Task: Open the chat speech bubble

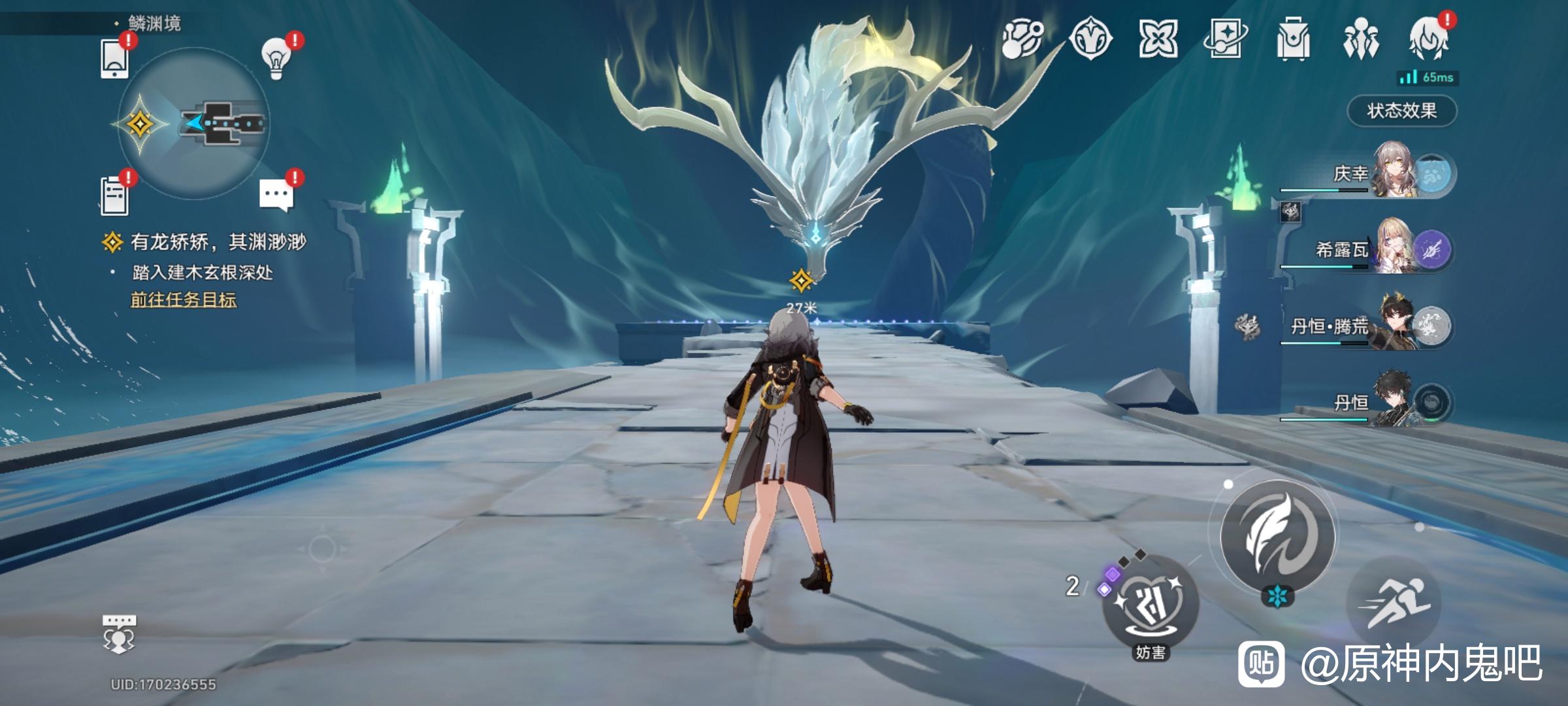Action: click(276, 195)
